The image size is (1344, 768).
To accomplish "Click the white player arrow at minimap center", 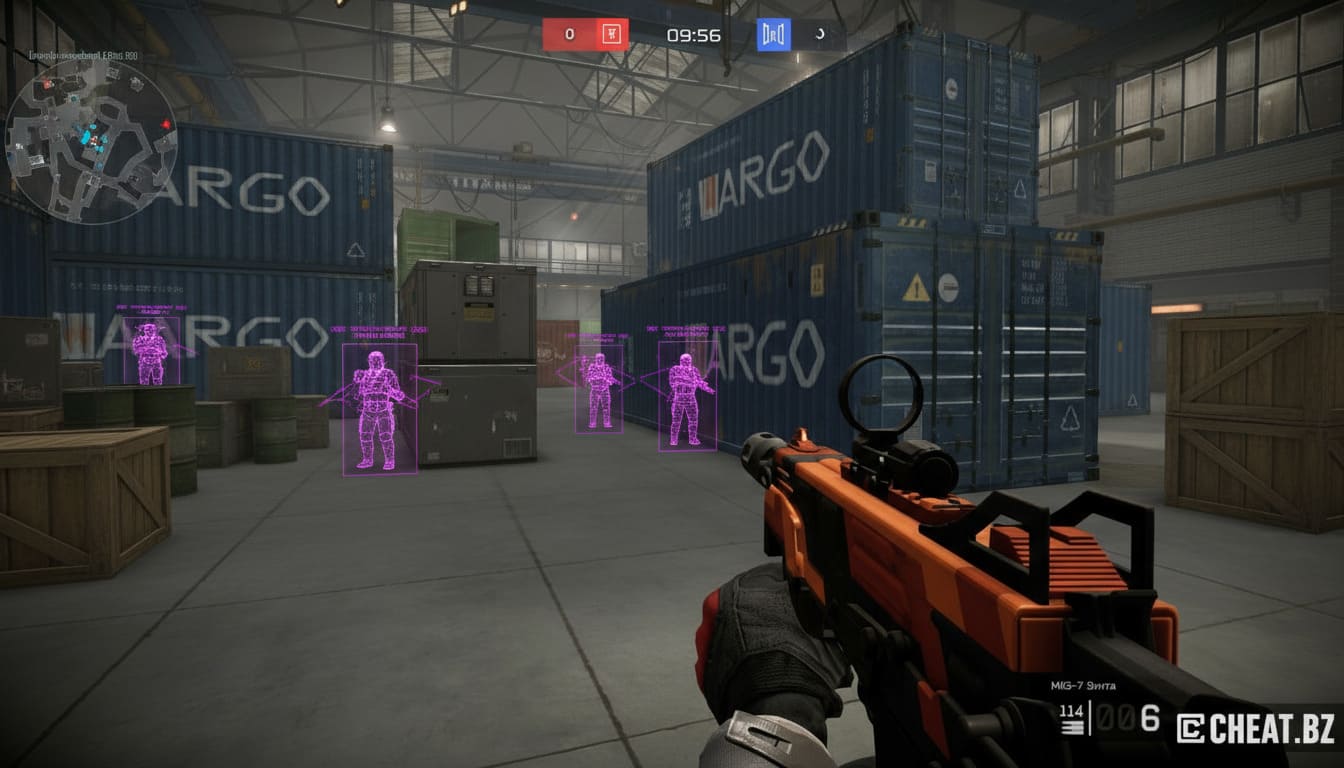I will pyautogui.click(x=95, y=140).
